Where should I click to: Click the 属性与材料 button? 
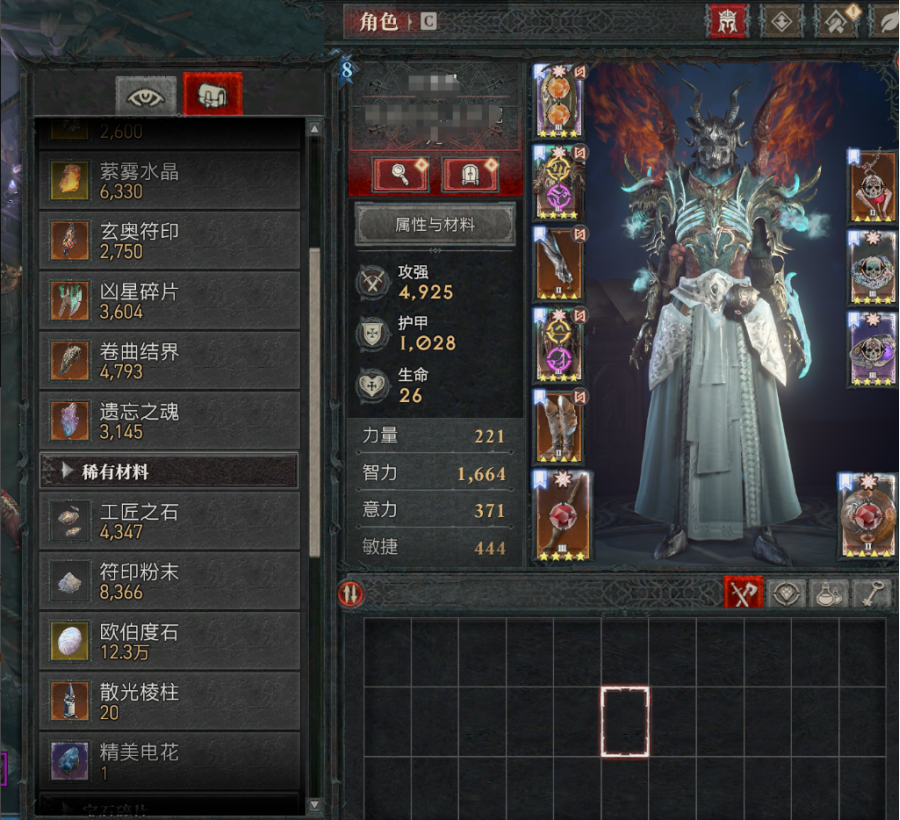pos(435,225)
